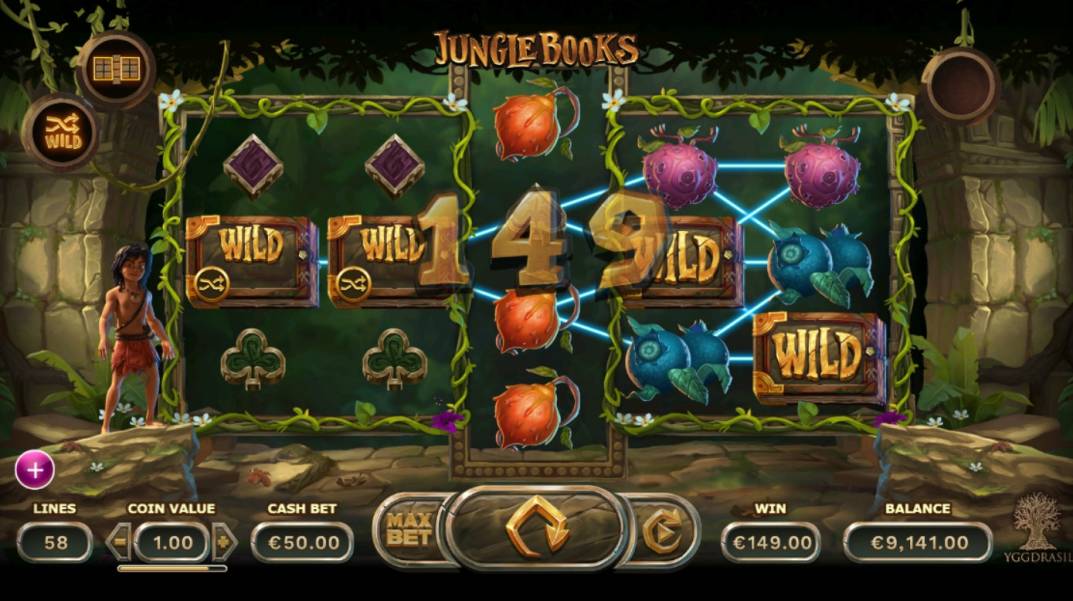Decrease coin value with the minus arrow
Viewport: 1073px width, 601px height.
pyautogui.click(x=120, y=542)
